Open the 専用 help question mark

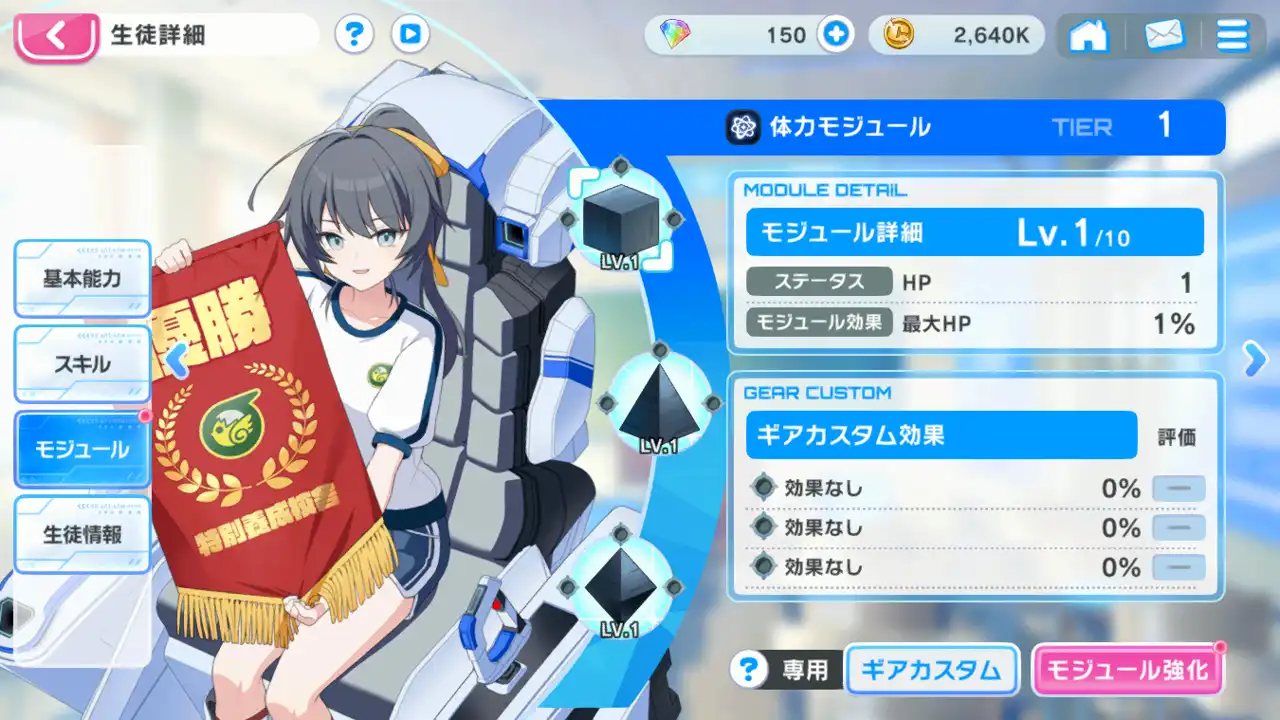[x=745, y=670]
